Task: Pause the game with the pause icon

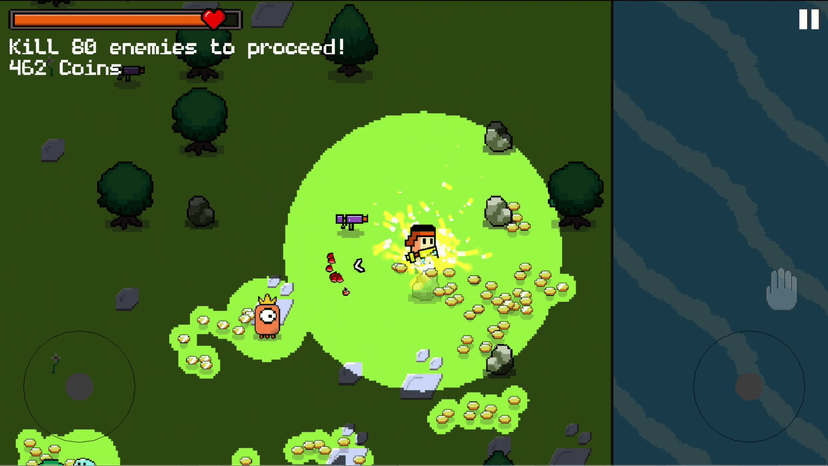Action: point(808,20)
